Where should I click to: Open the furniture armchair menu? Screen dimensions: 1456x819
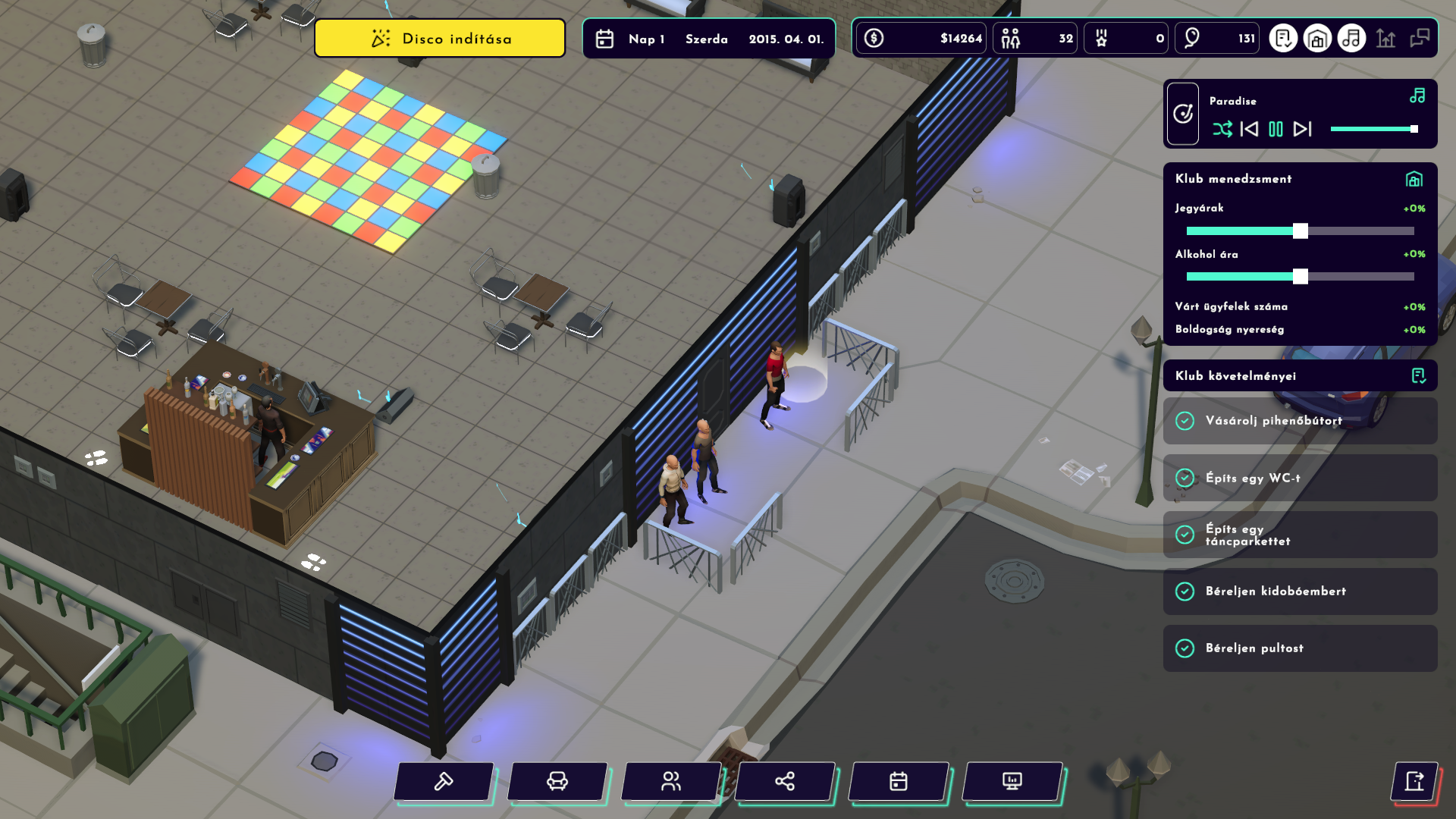(x=557, y=781)
